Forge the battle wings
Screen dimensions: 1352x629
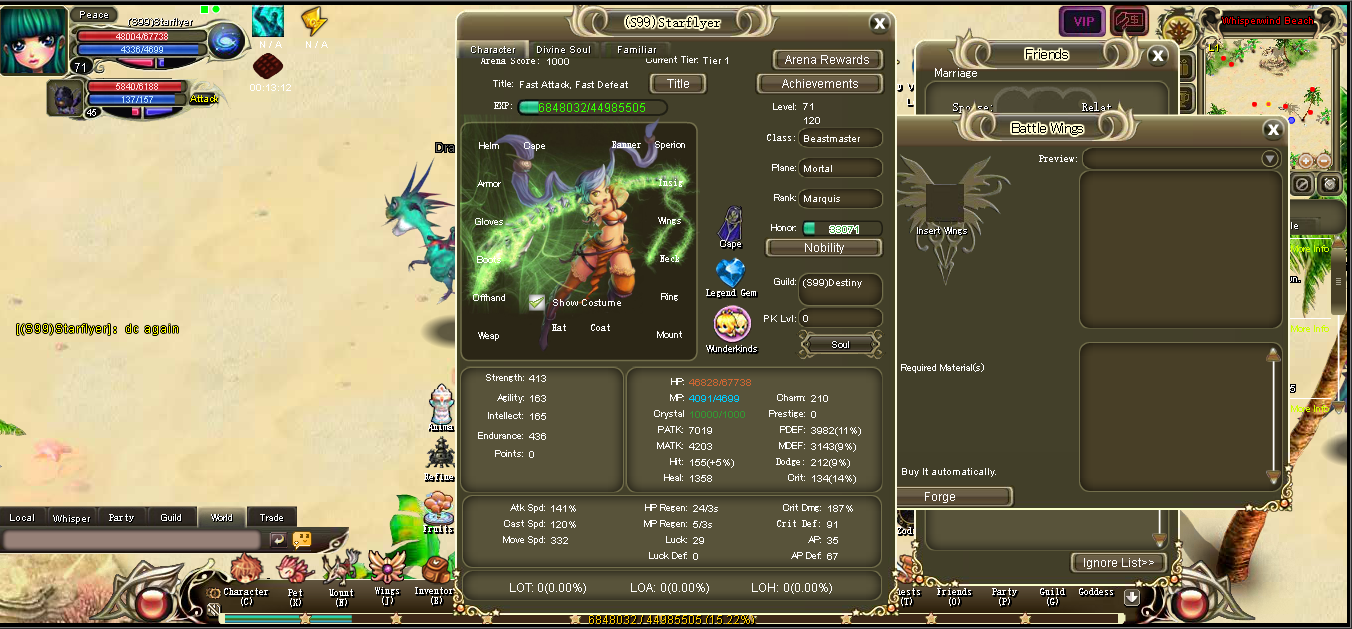(940, 497)
